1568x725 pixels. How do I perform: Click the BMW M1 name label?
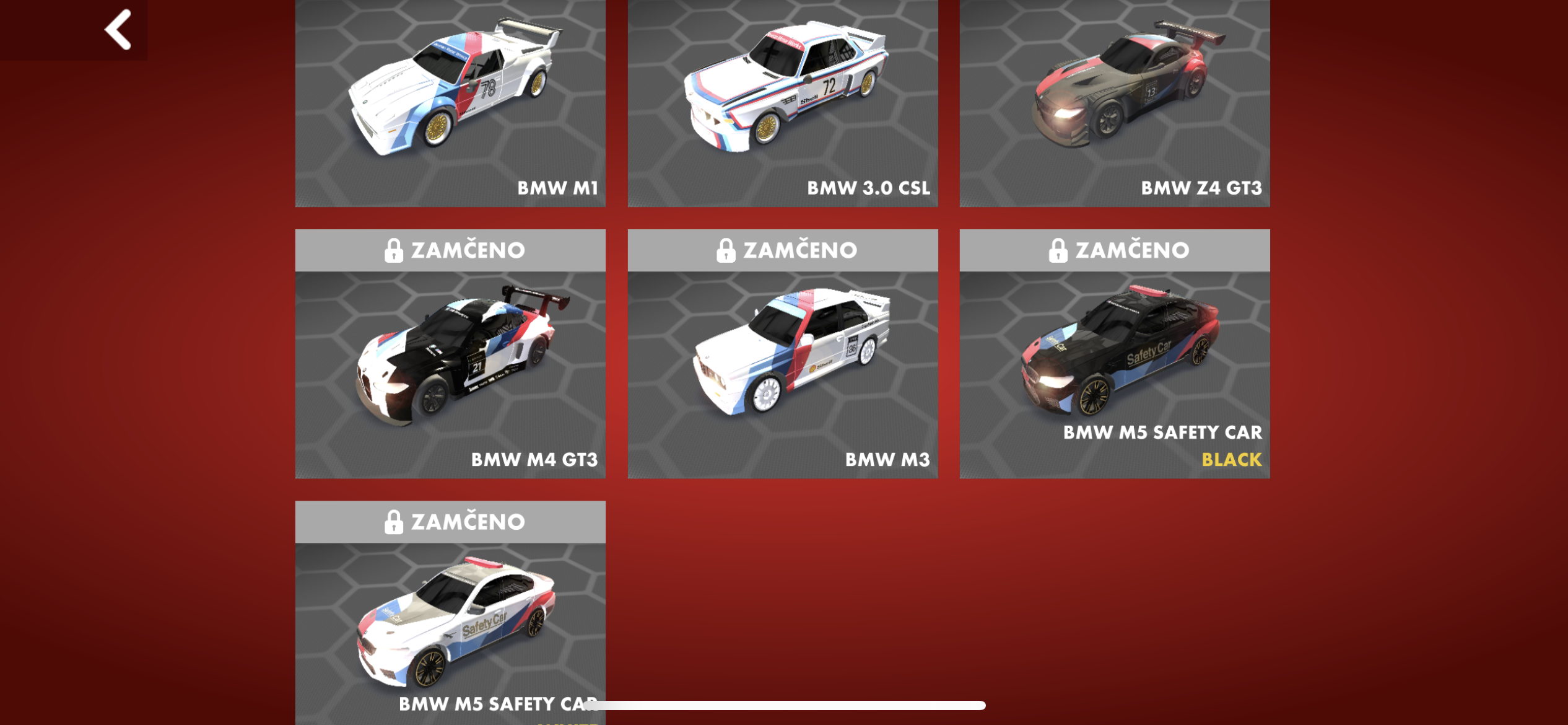point(557,188)
